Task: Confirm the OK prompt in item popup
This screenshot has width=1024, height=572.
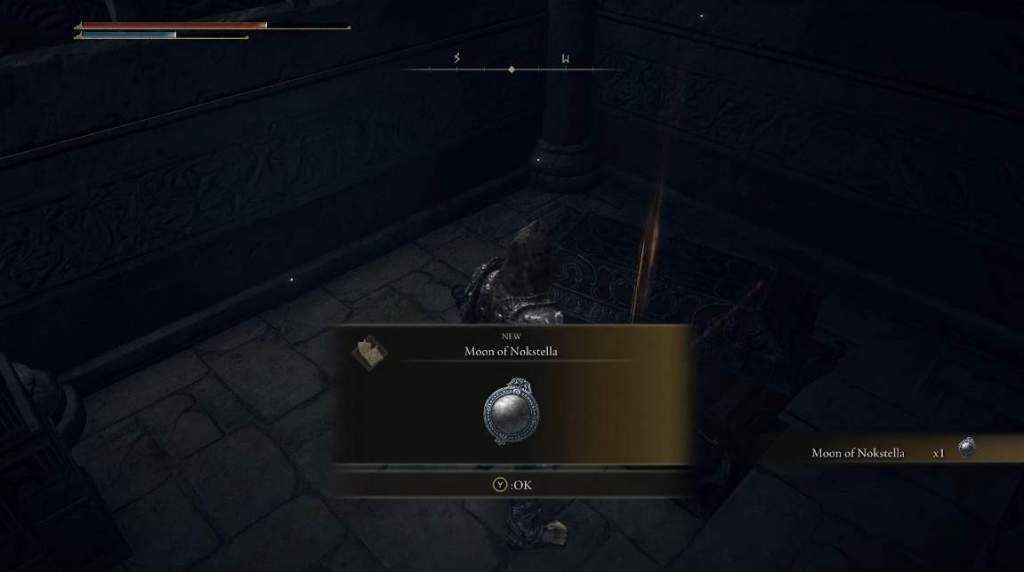Action: click(511, 485)
